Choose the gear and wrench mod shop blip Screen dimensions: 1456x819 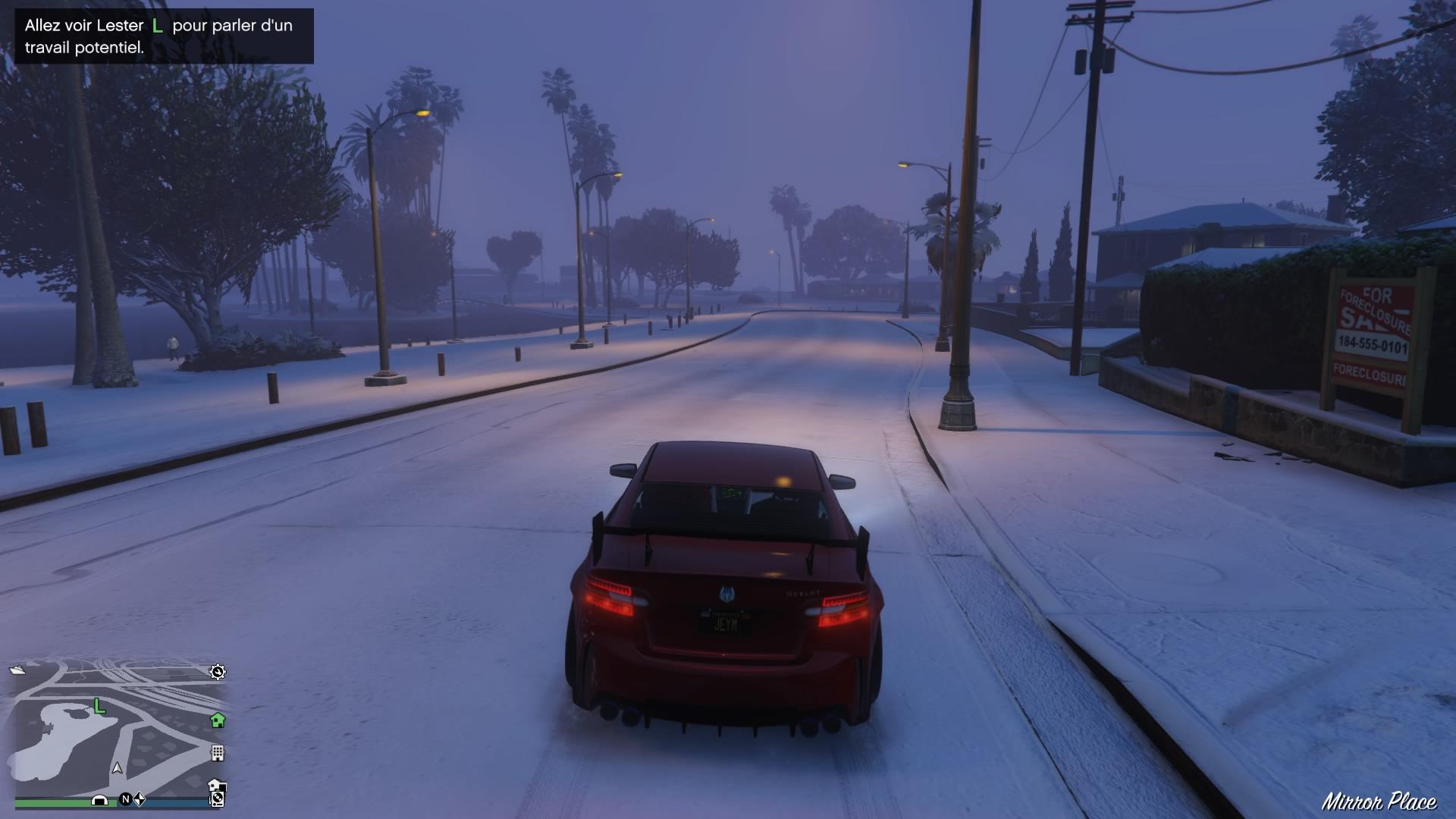218,672
